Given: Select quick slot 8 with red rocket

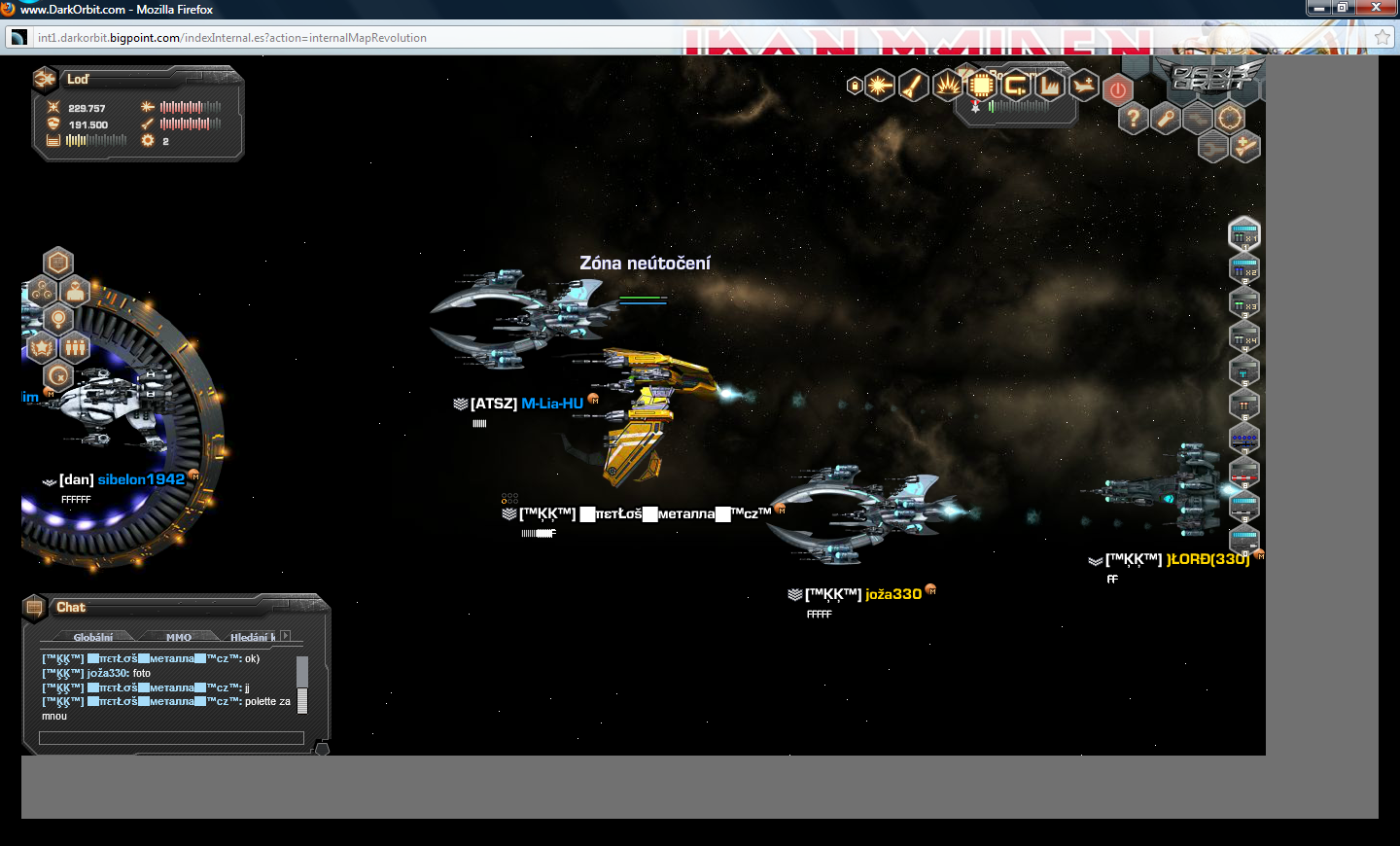Looking at the screenshot, I should pos(1244,473).
